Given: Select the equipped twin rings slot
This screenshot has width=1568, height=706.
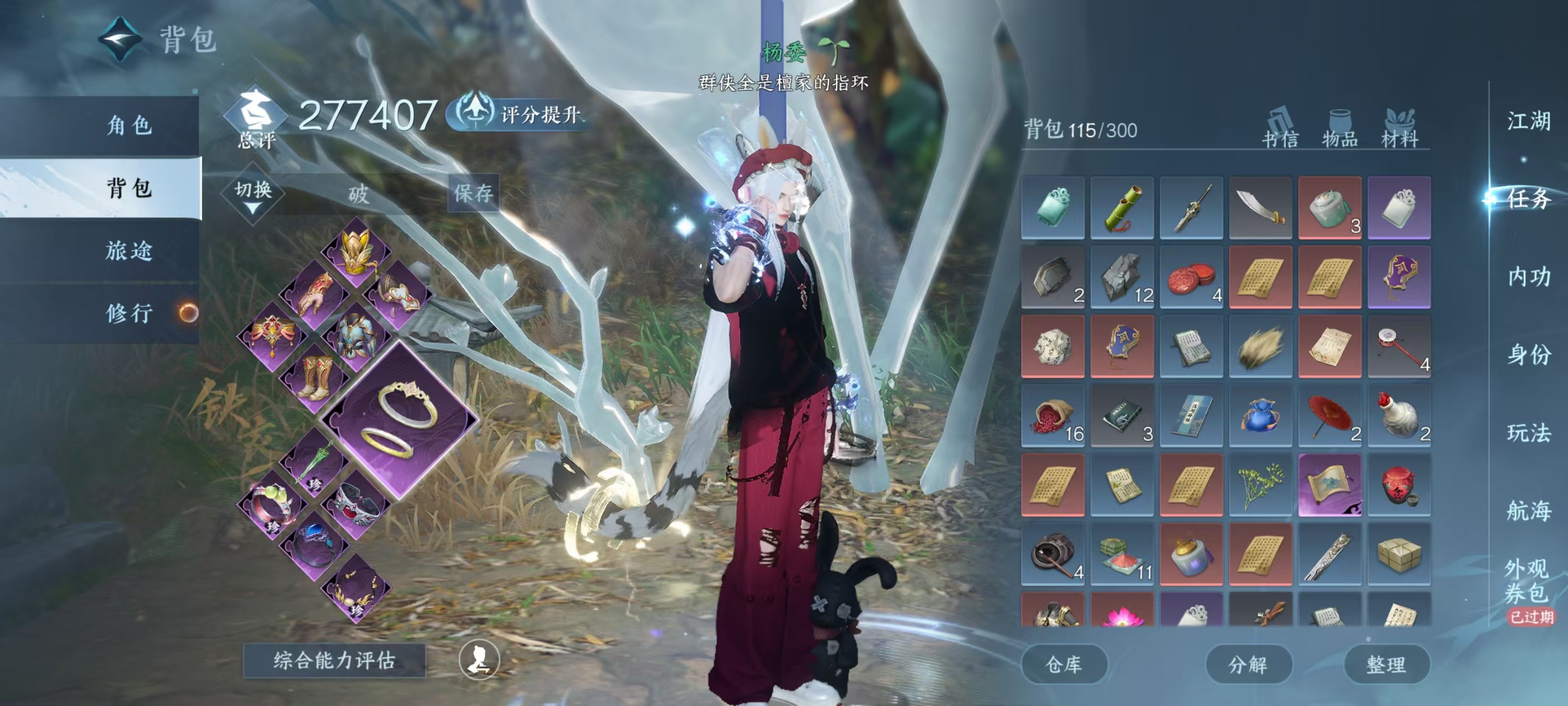Looking at the screenshot, I should [399, 420].
